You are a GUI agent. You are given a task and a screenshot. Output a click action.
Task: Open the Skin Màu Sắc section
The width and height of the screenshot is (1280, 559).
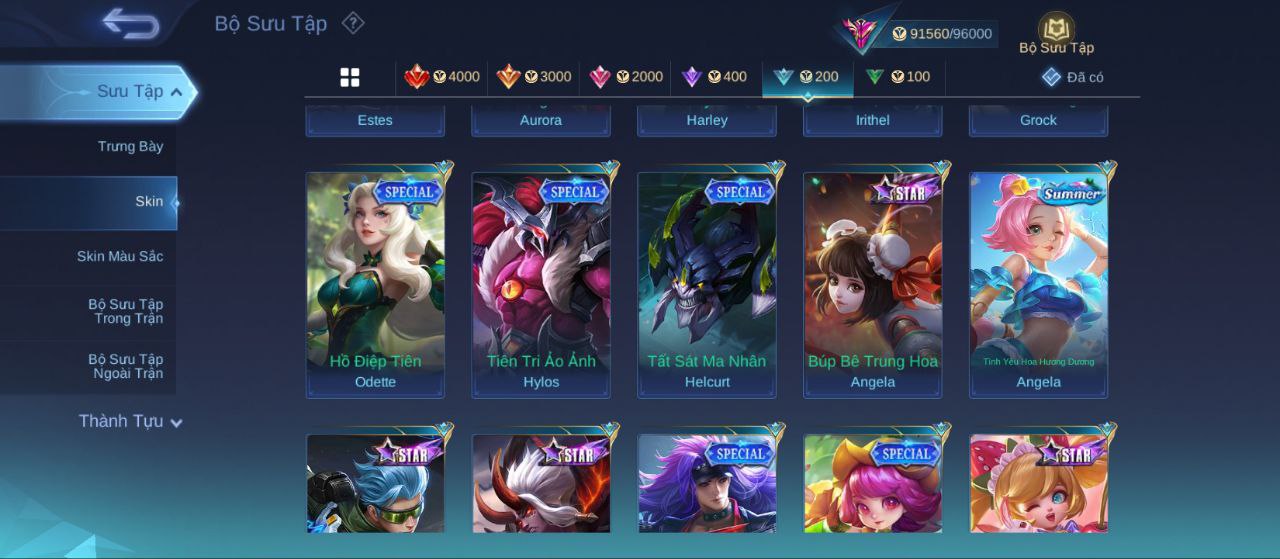[120, 257]
